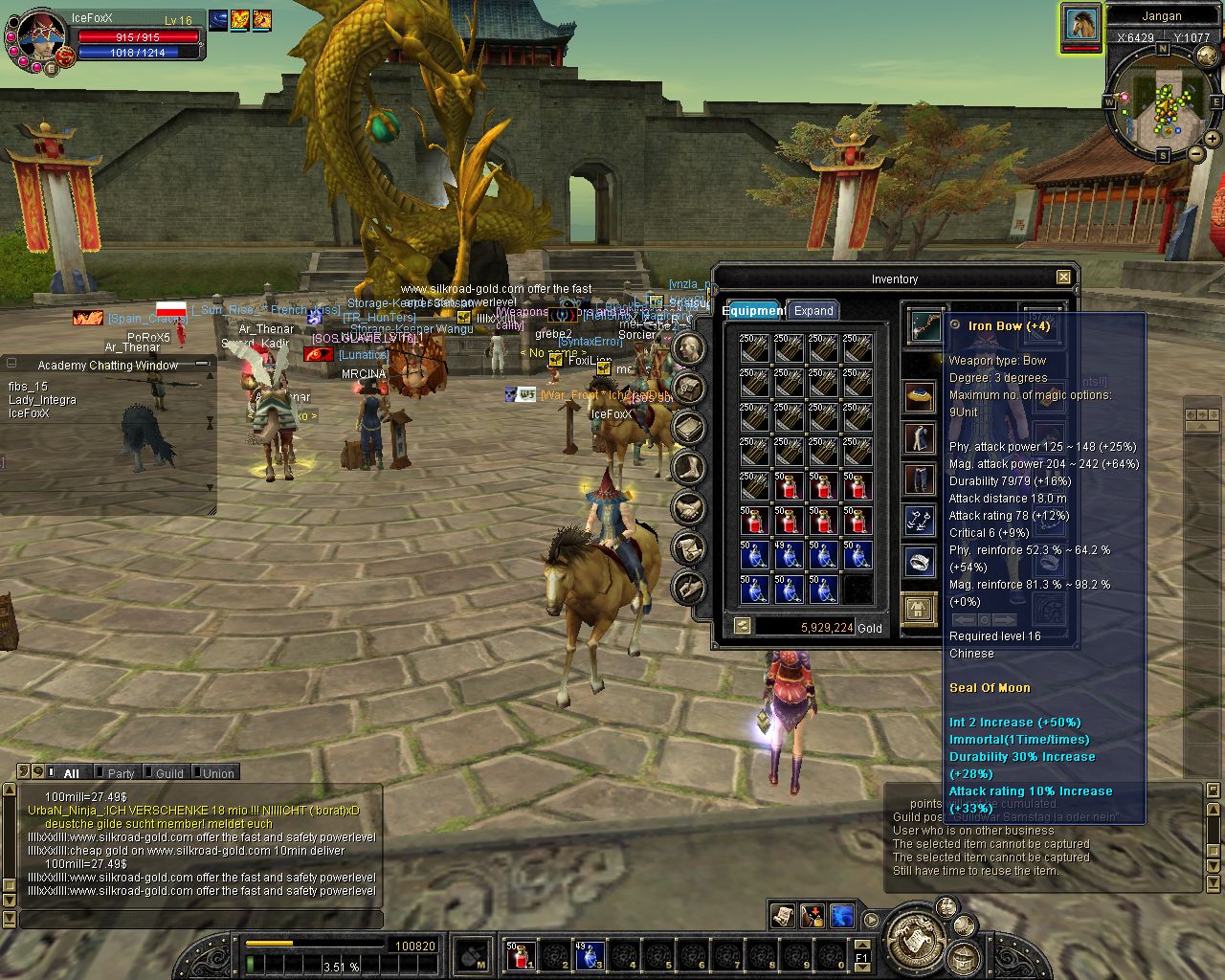Use the red health potion in hotbar slot 1
This screenshot has height=980, width=1225.
click(x=519, y=954)
